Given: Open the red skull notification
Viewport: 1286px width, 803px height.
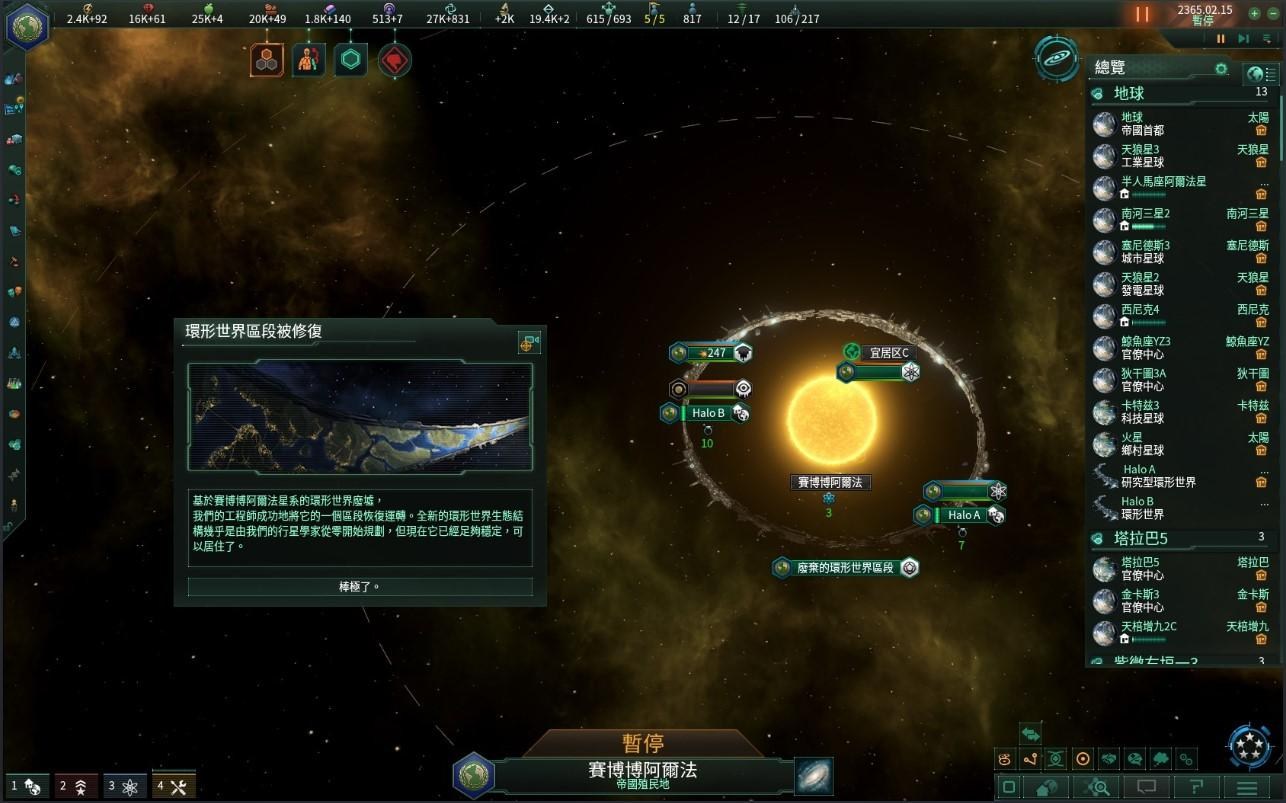Looking at the screenshot, I should pyautogui.click(x=395, y=61).
